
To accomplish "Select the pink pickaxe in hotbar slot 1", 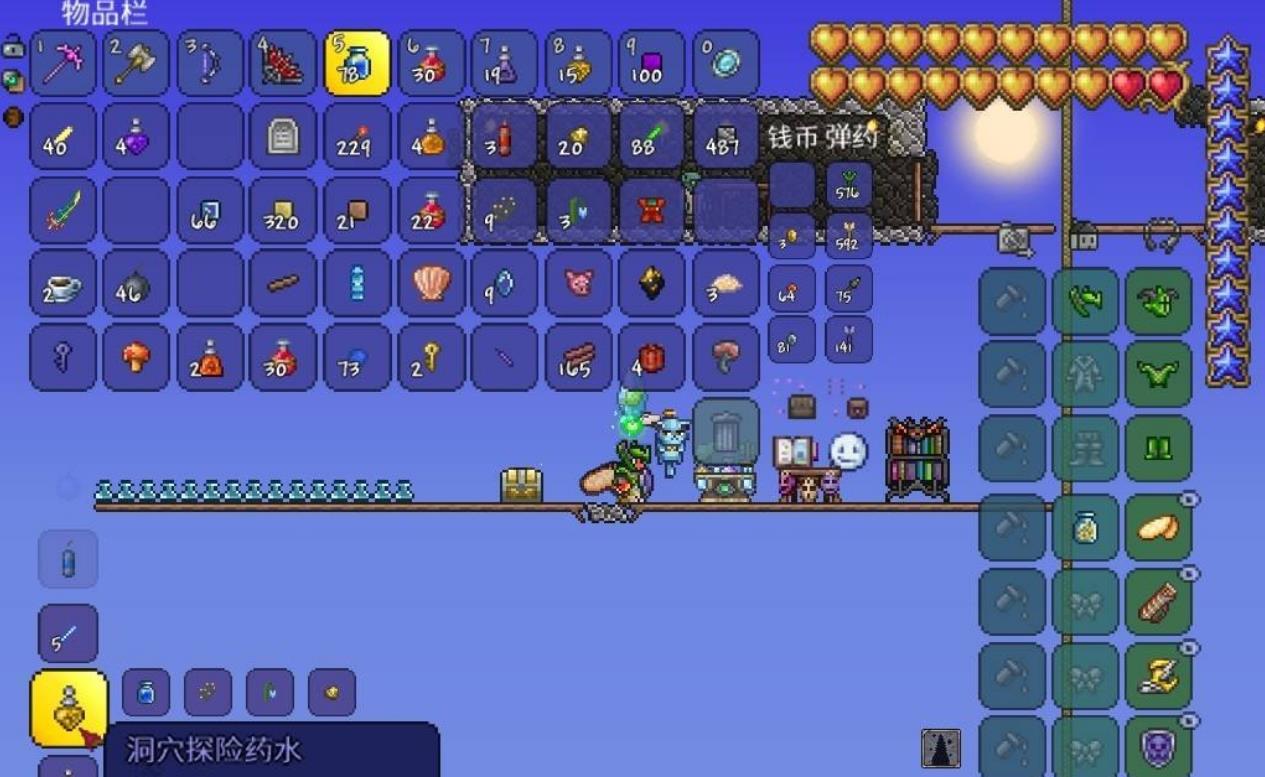I will [63, 63].
